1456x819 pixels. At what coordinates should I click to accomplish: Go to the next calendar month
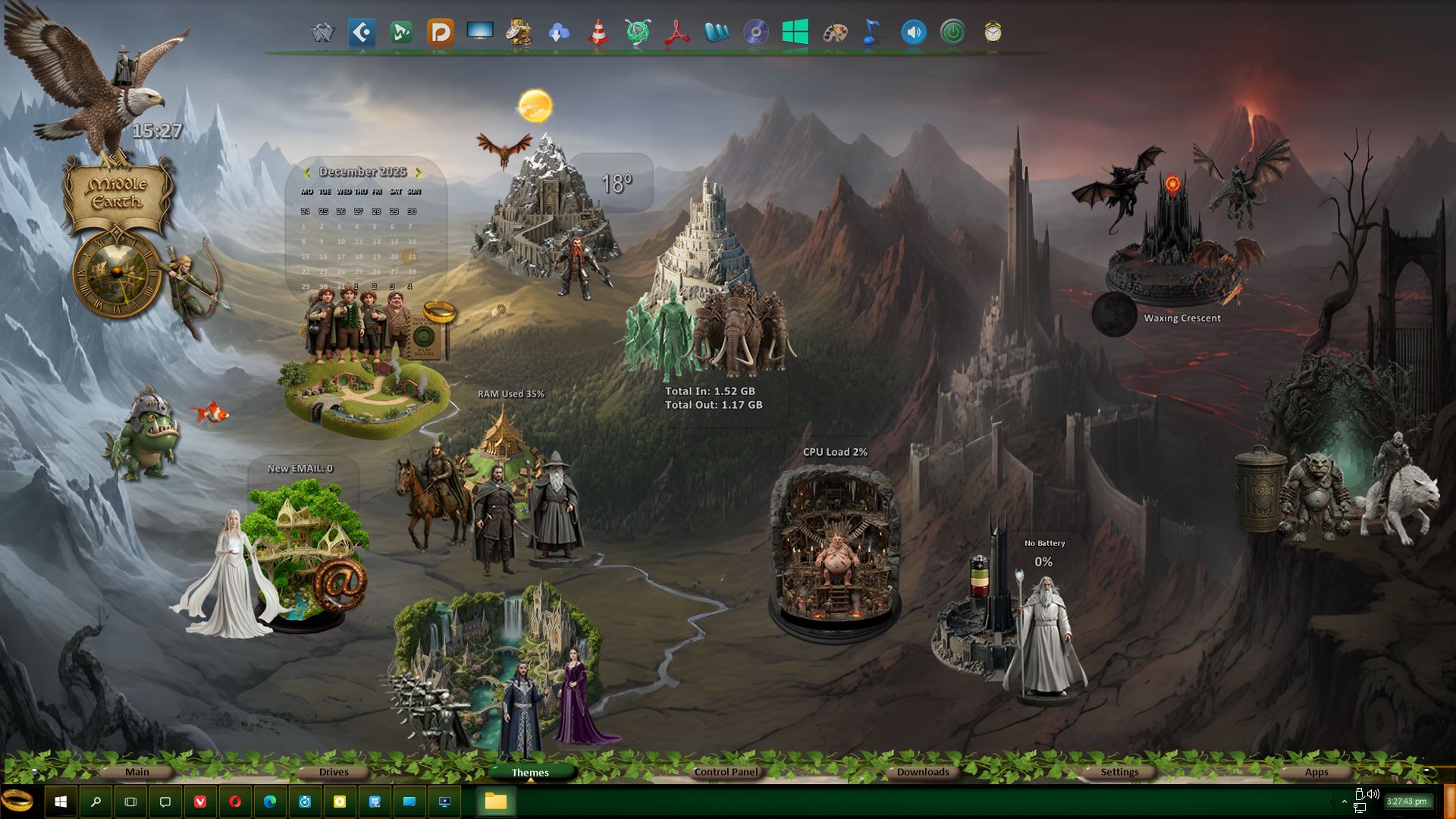pyautogui.click(x=419, y=173)
